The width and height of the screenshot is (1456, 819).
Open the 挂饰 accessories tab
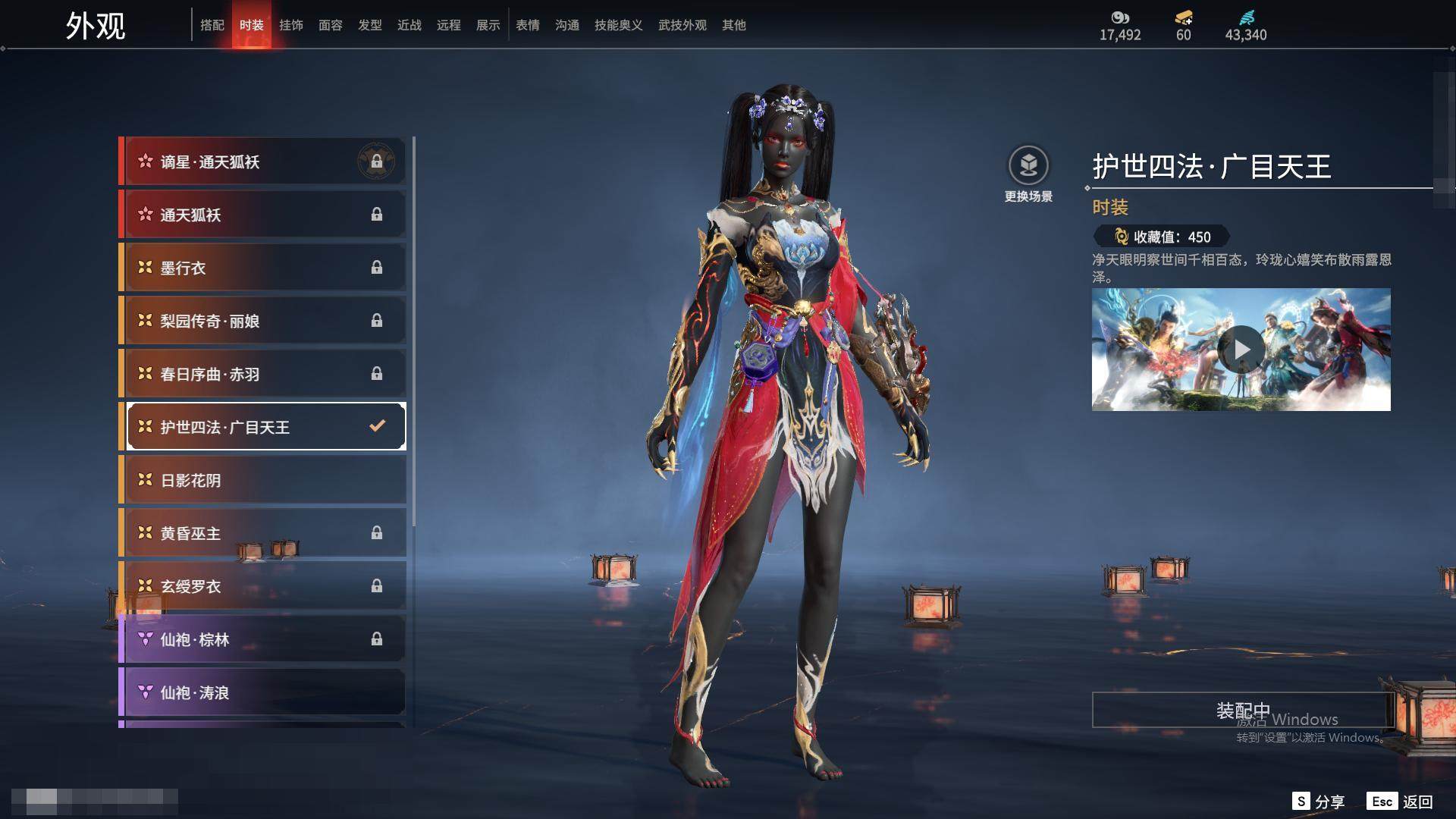pyautogui.click(x=291, y=25)
